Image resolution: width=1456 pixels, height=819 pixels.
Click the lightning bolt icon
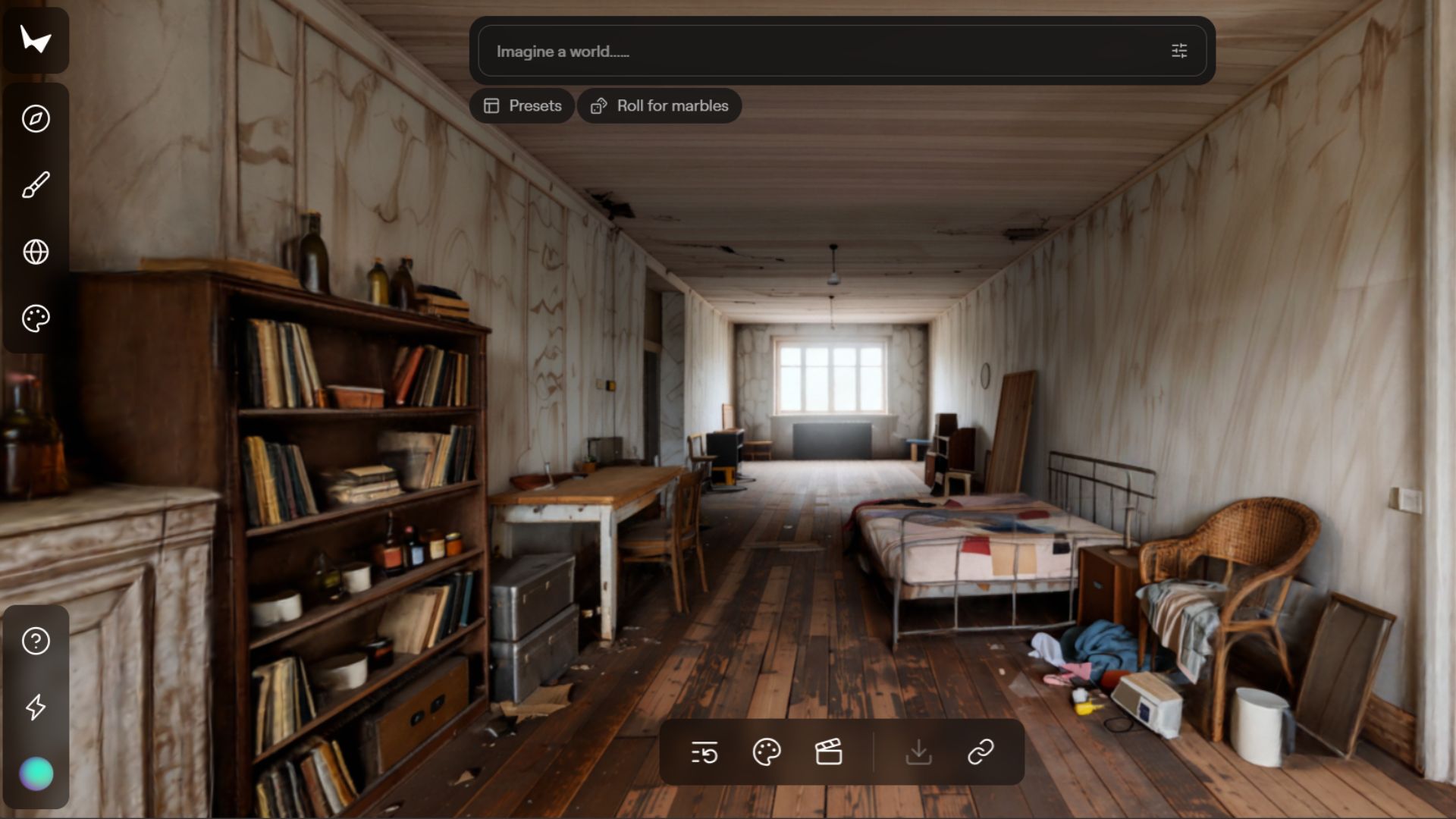pyautogui.click(x=36, y=708)
